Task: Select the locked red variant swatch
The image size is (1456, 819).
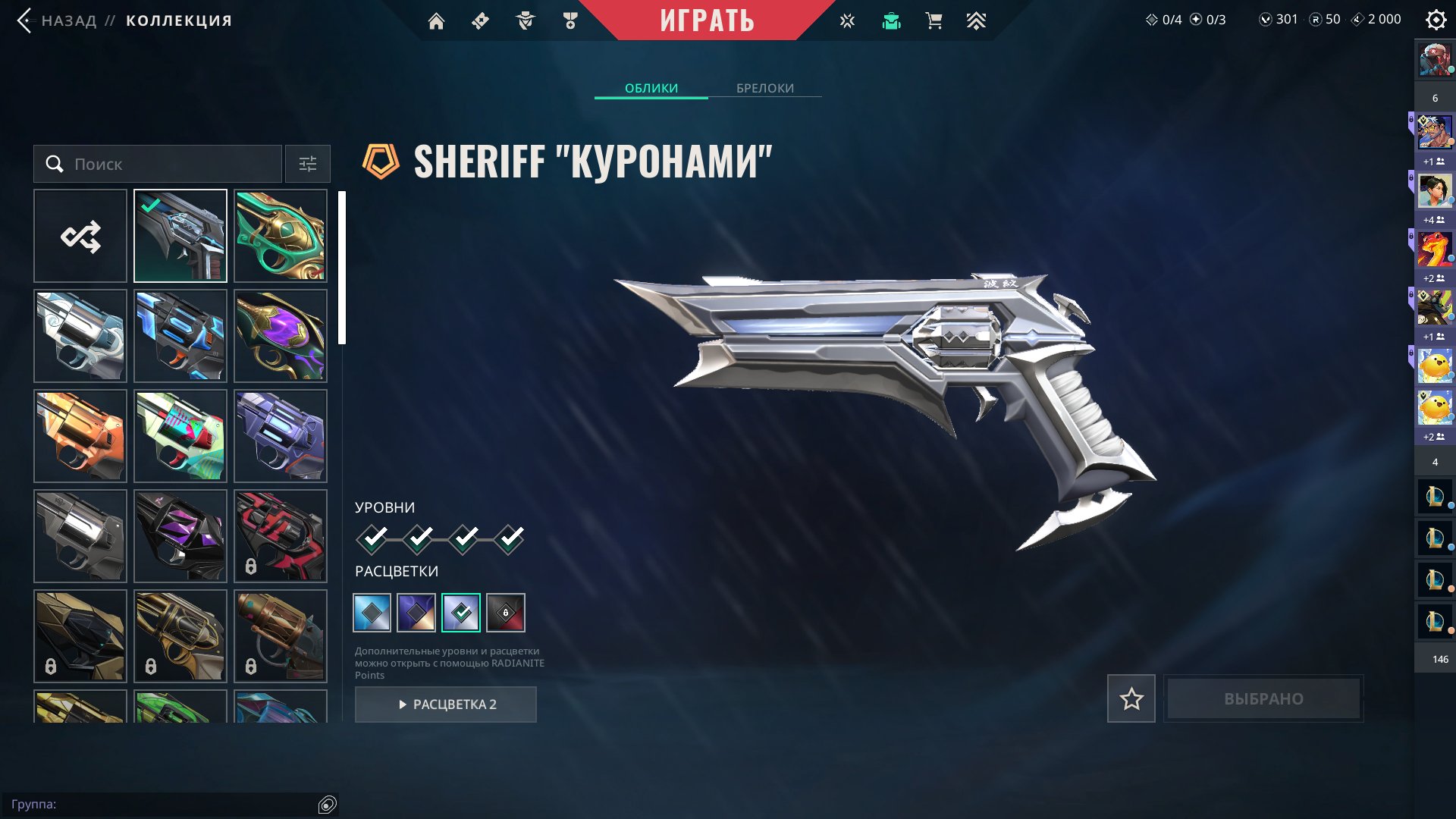Action: 507,611
